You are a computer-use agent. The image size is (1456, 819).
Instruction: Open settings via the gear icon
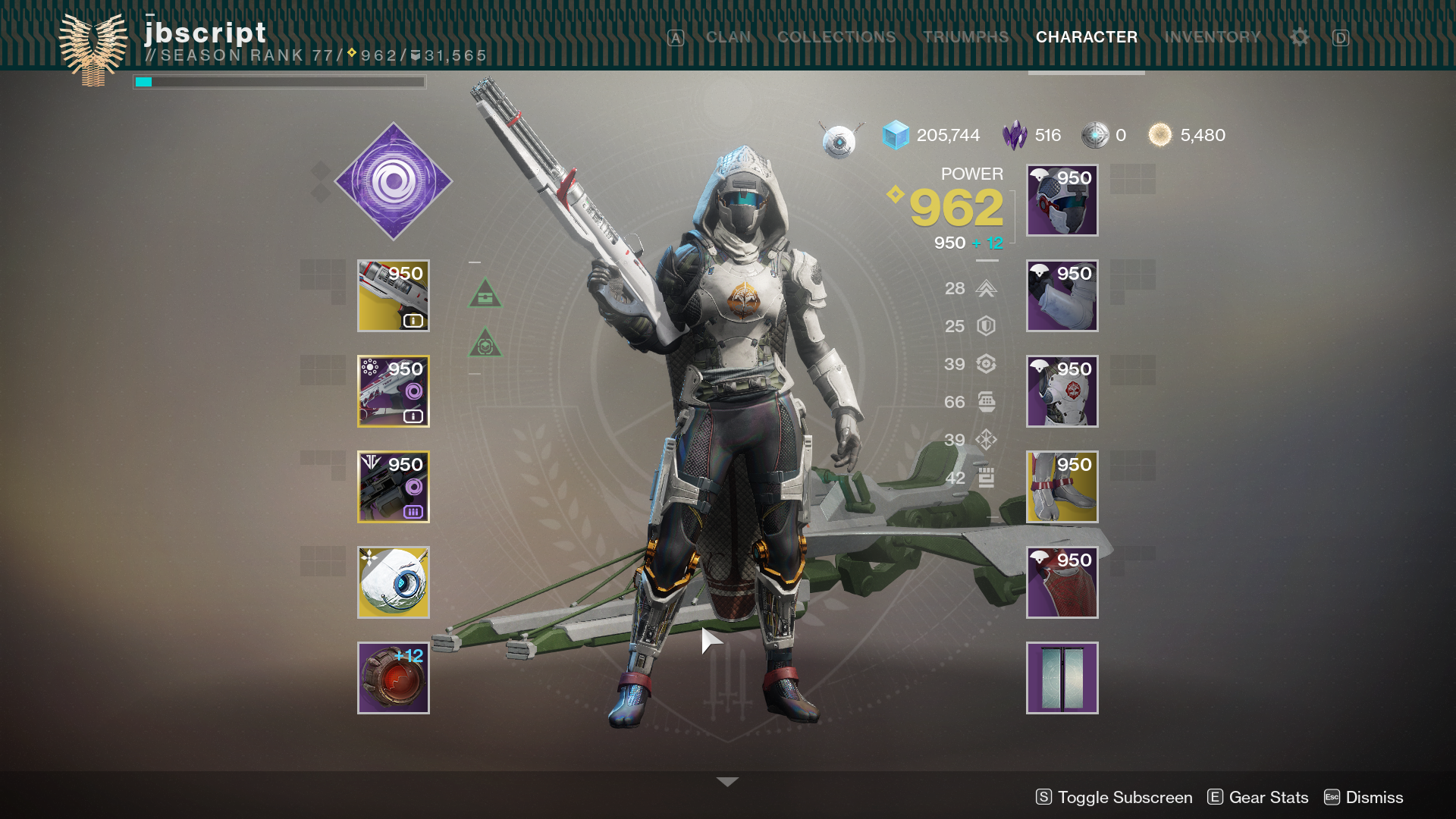(1299, 37)
